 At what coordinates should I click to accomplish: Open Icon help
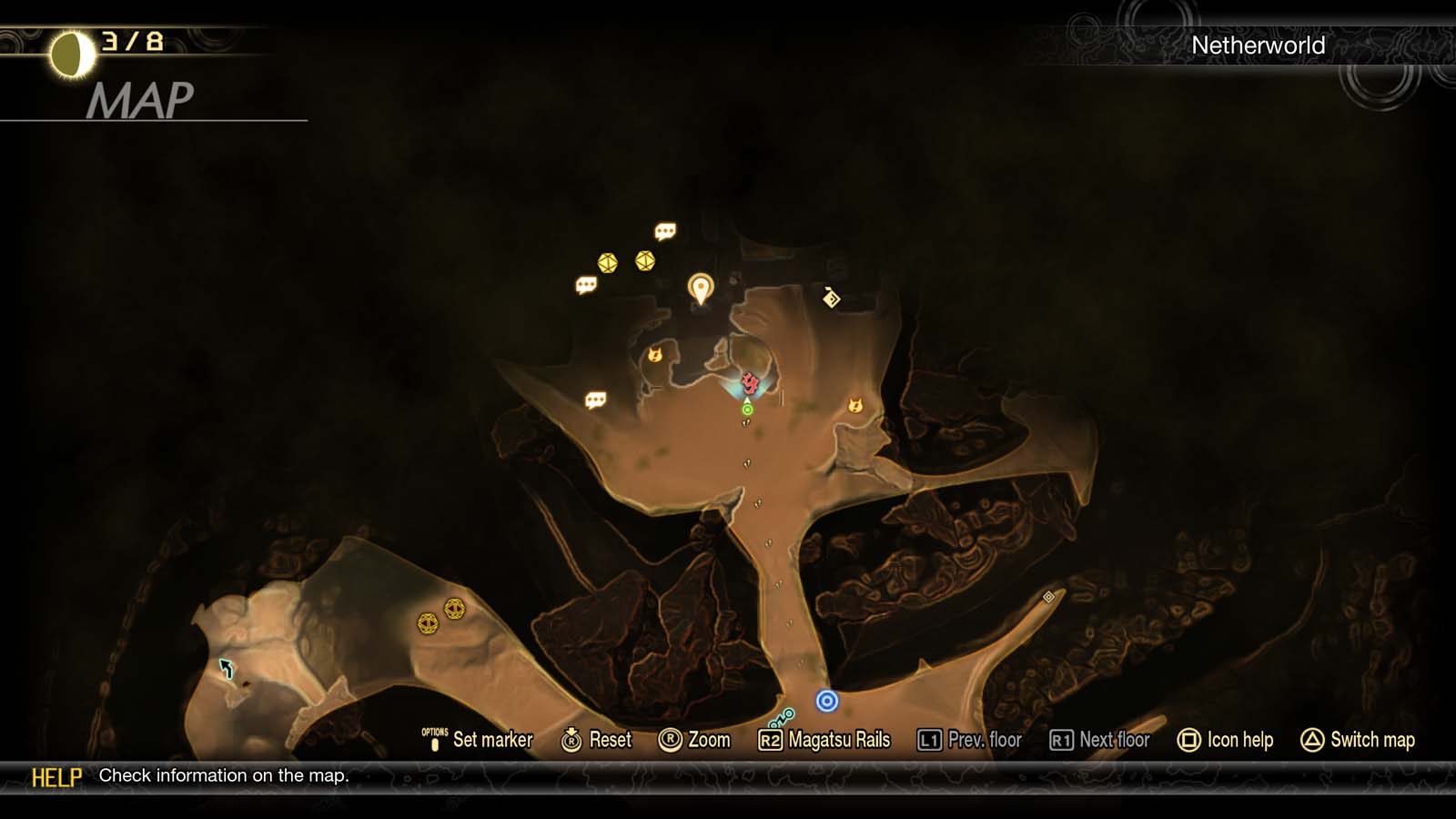pyautogui.click(x=1227, y=740)
